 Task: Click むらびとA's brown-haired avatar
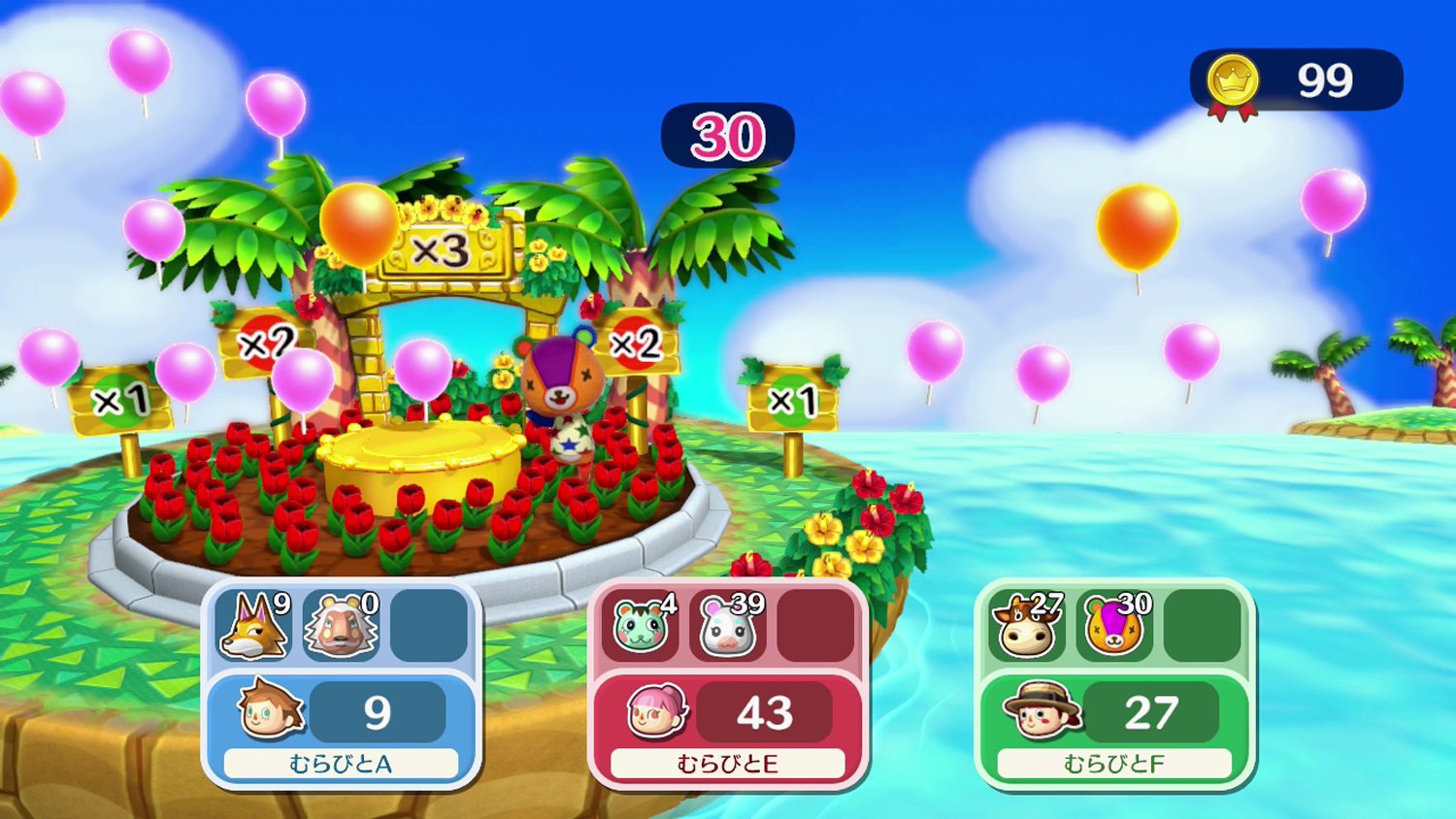point(270,710)
